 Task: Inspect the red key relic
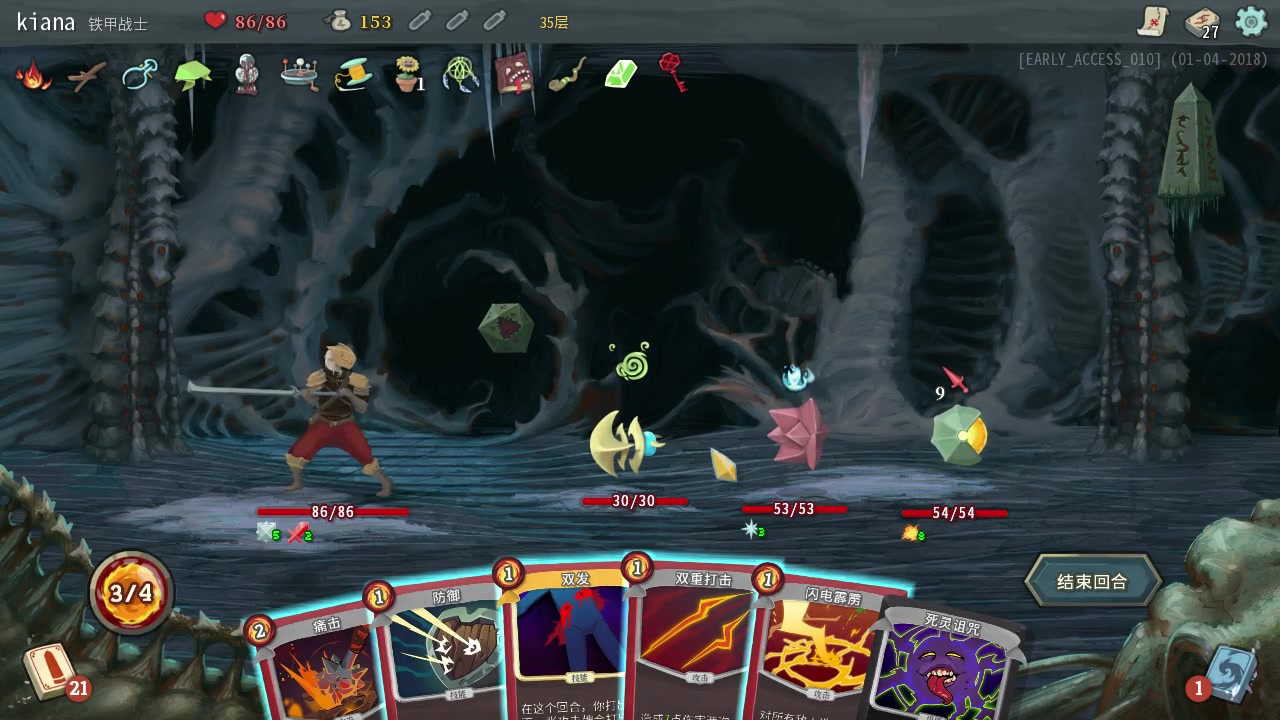tap(673, 72)
